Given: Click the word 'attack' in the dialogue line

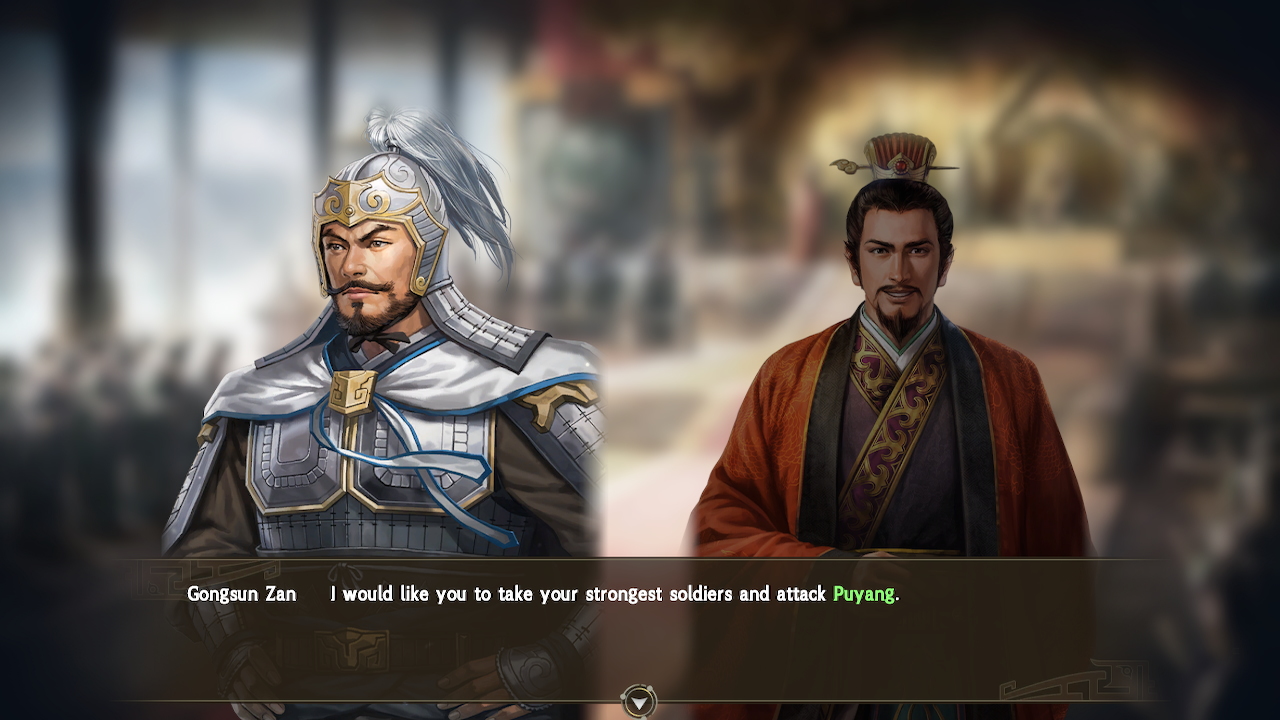Looking at the screenshot, I should 800,593.
